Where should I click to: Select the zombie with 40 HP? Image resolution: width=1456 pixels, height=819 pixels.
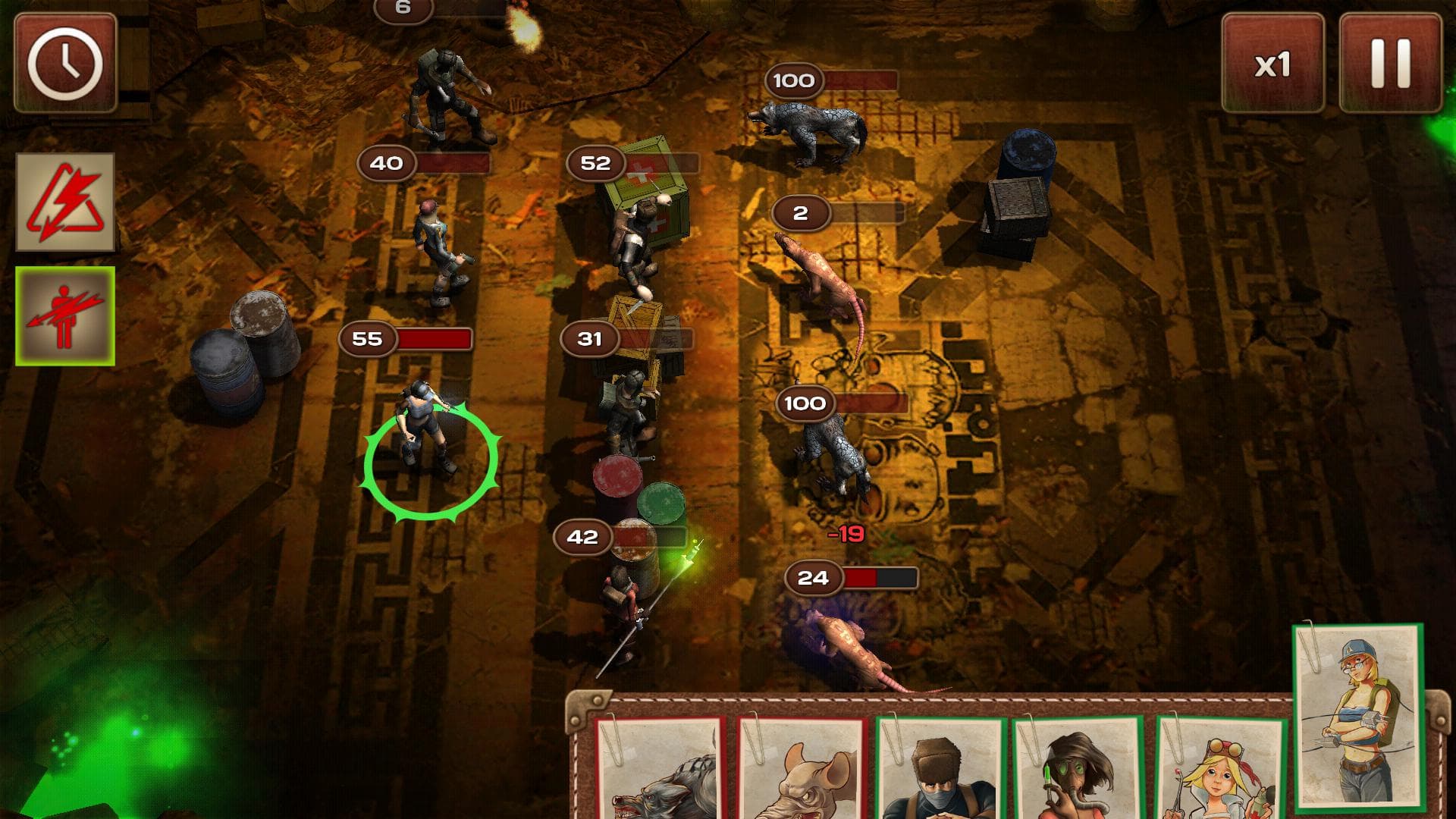click(x=436, y=250)
